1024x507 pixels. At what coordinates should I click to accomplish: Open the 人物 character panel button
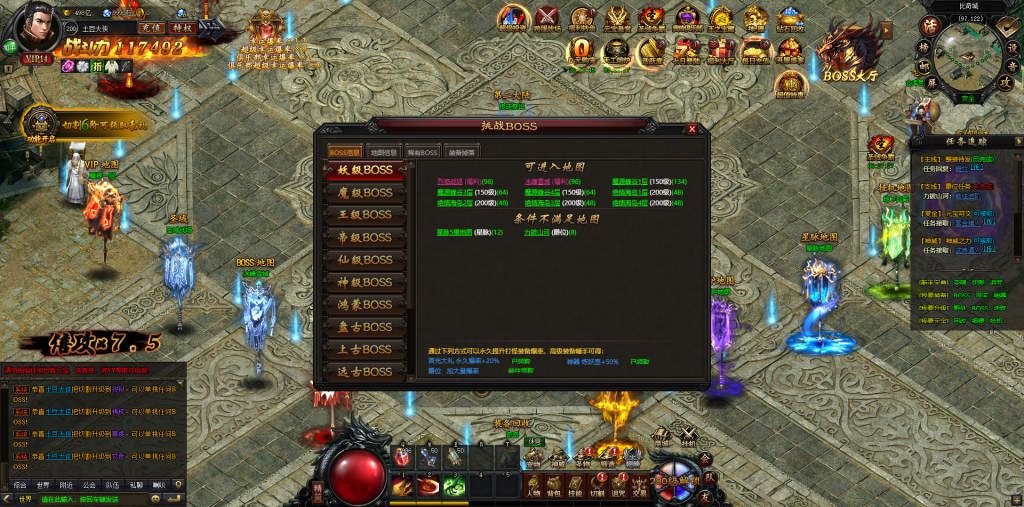click(x=532, y=487)
